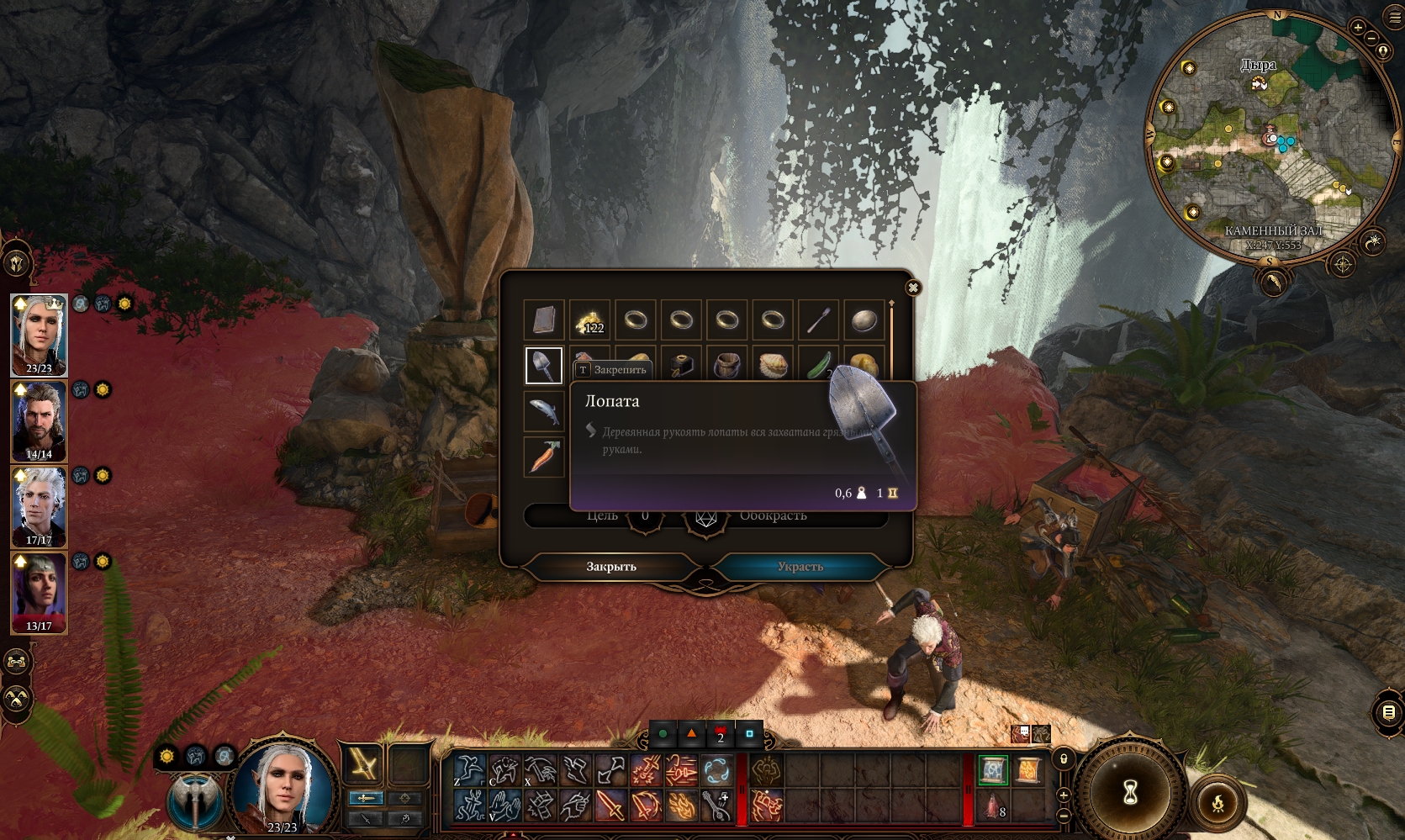1405x840 pixels.
Task: Click the Украсть (Steal) button
Action: click(x=800, y=567)
